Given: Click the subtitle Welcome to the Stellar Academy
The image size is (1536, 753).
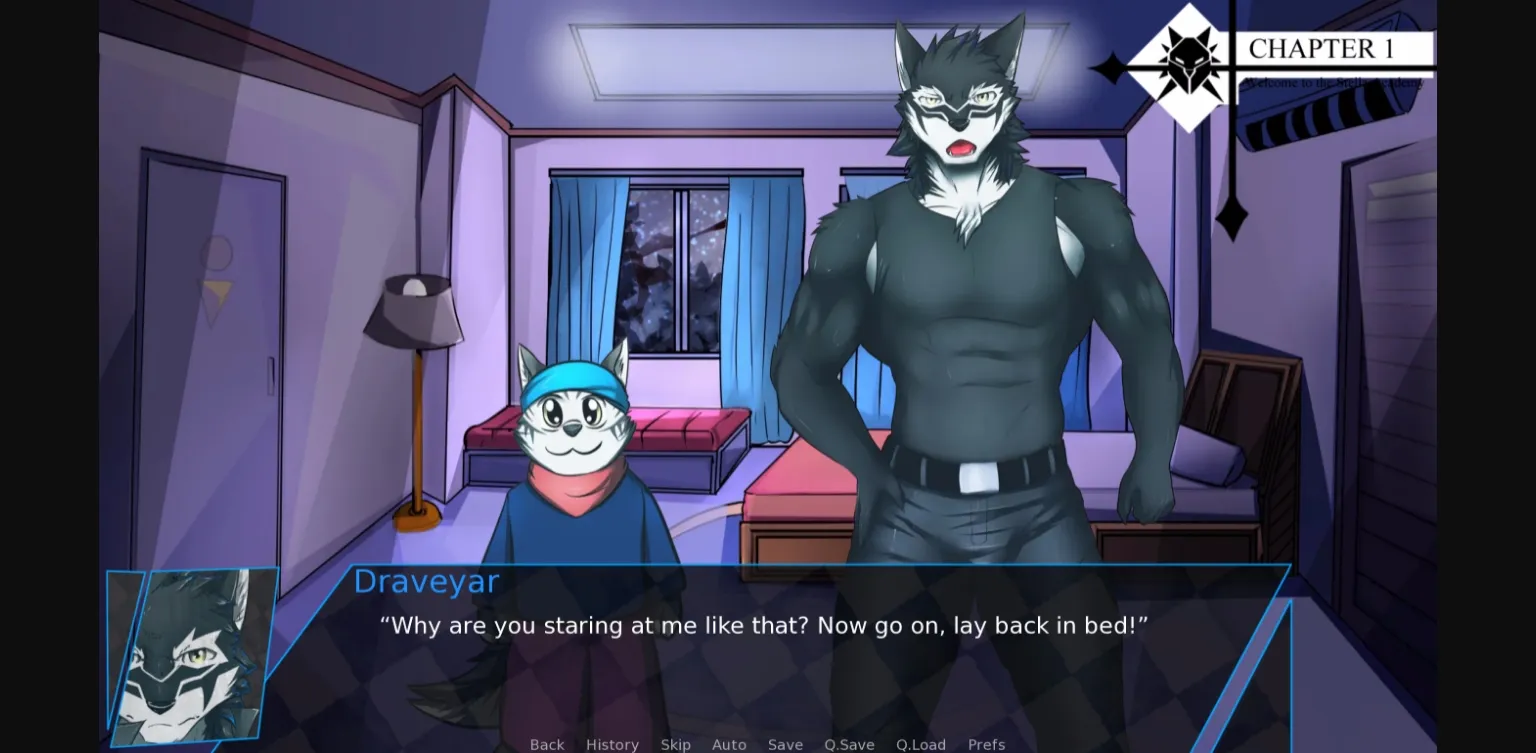Looking at the screenshot, I should (1330, 84).
